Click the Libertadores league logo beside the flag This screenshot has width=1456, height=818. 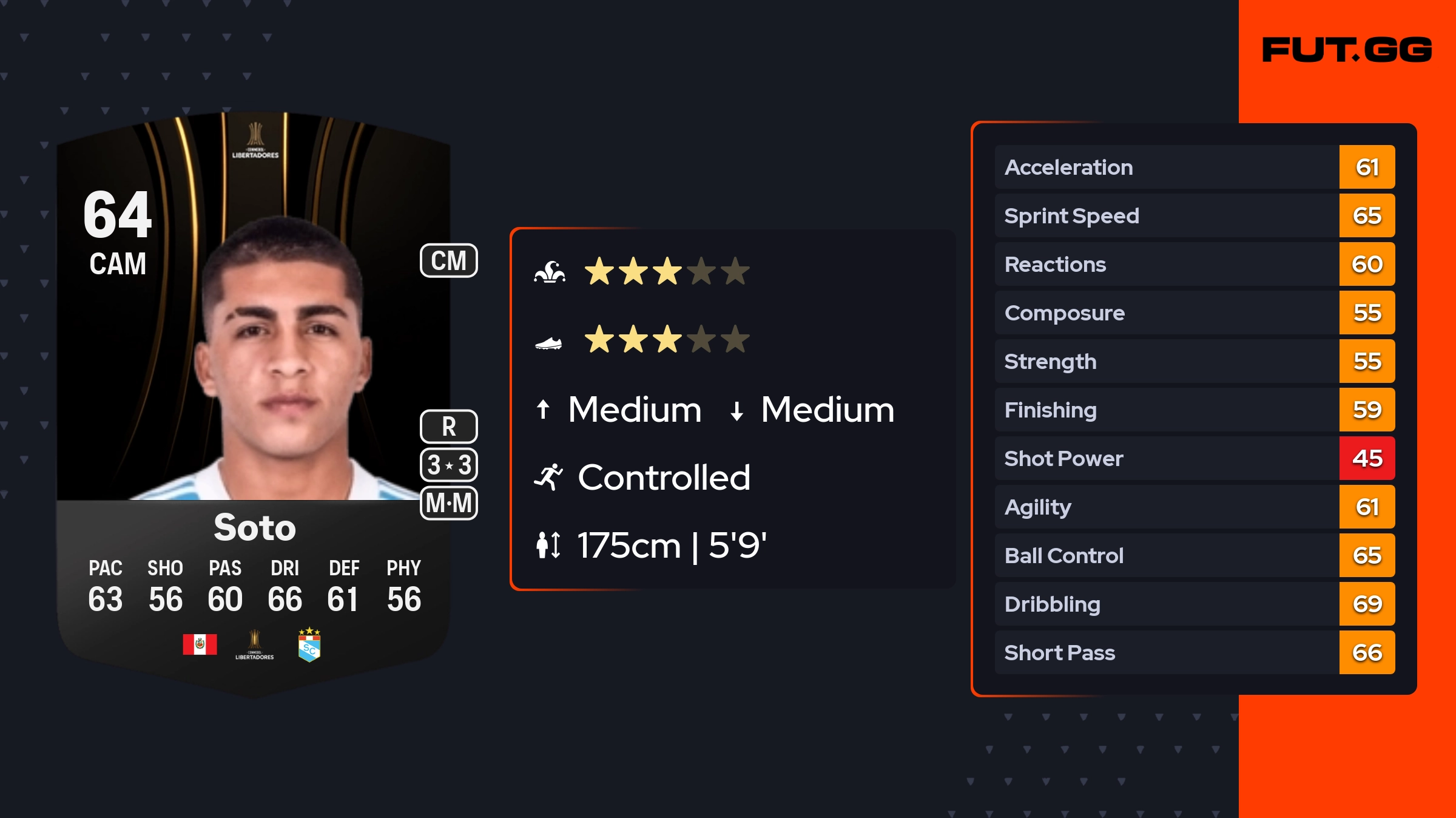click(255, 645)
